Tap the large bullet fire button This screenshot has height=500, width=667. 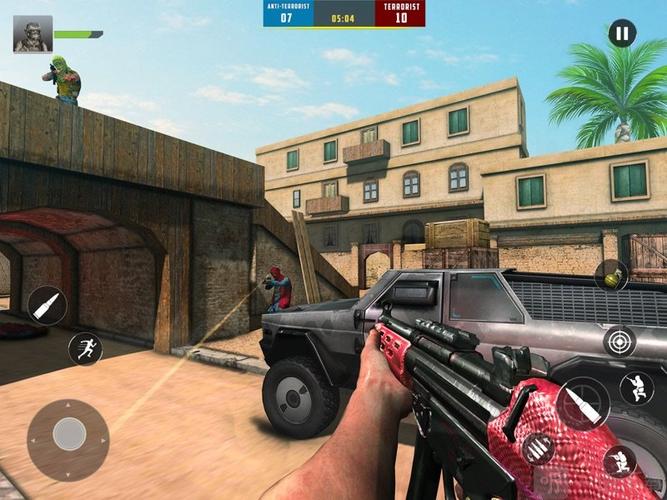point(584,404)
